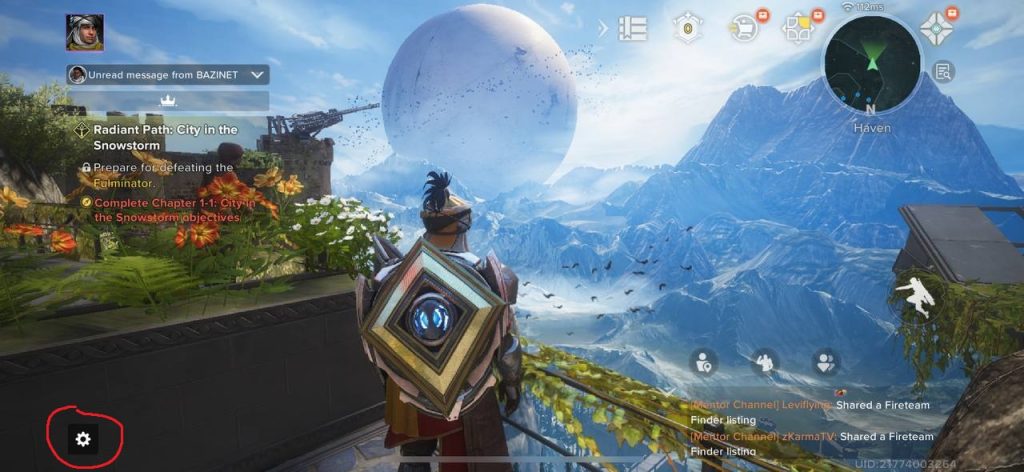This screenshot has height=472, width=1024.
Task: Open the friends icon with heart
Action: click(x=825, y=362)
